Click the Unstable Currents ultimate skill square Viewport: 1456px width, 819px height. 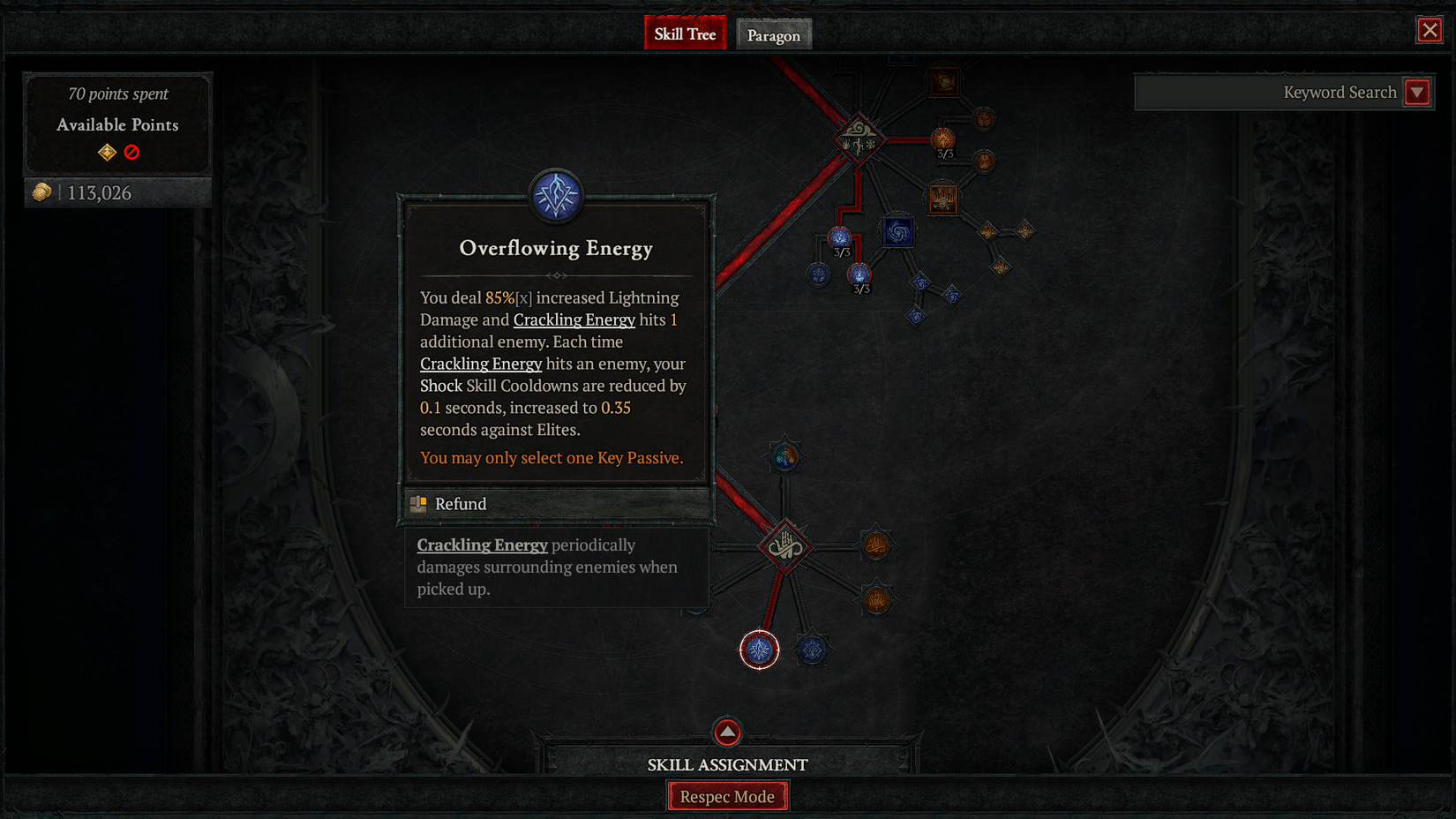coord(900,231)
